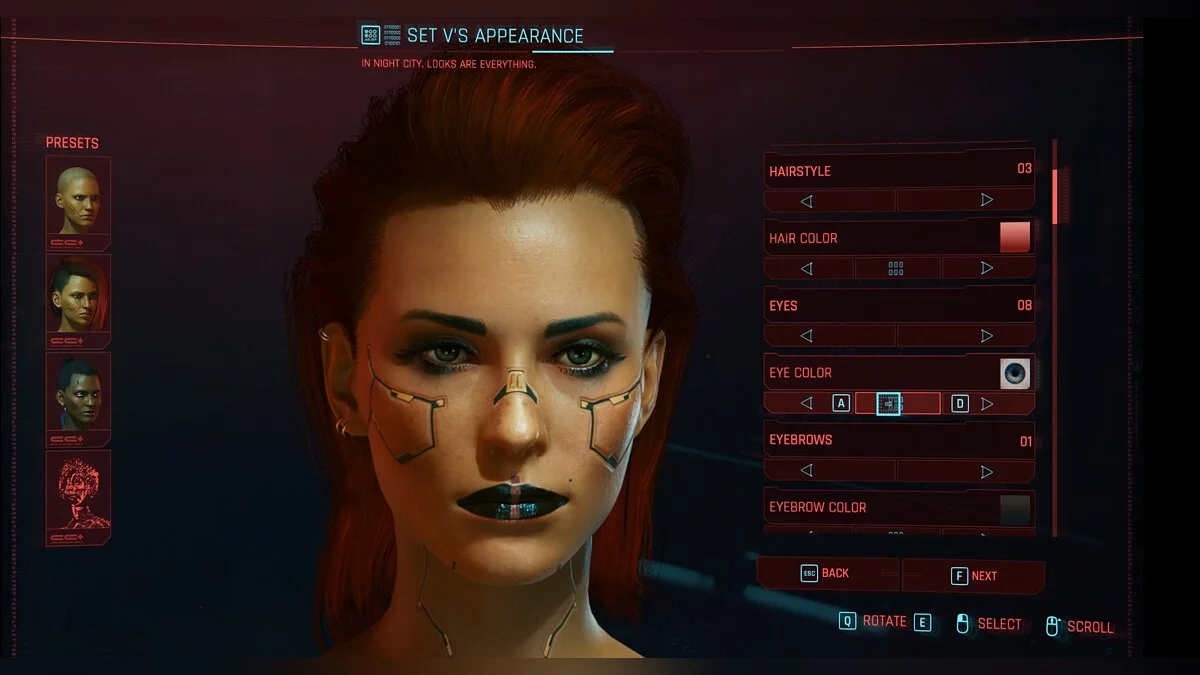Open the eye color grid picker
The image size is (1200, 675).
coord(889,403)
